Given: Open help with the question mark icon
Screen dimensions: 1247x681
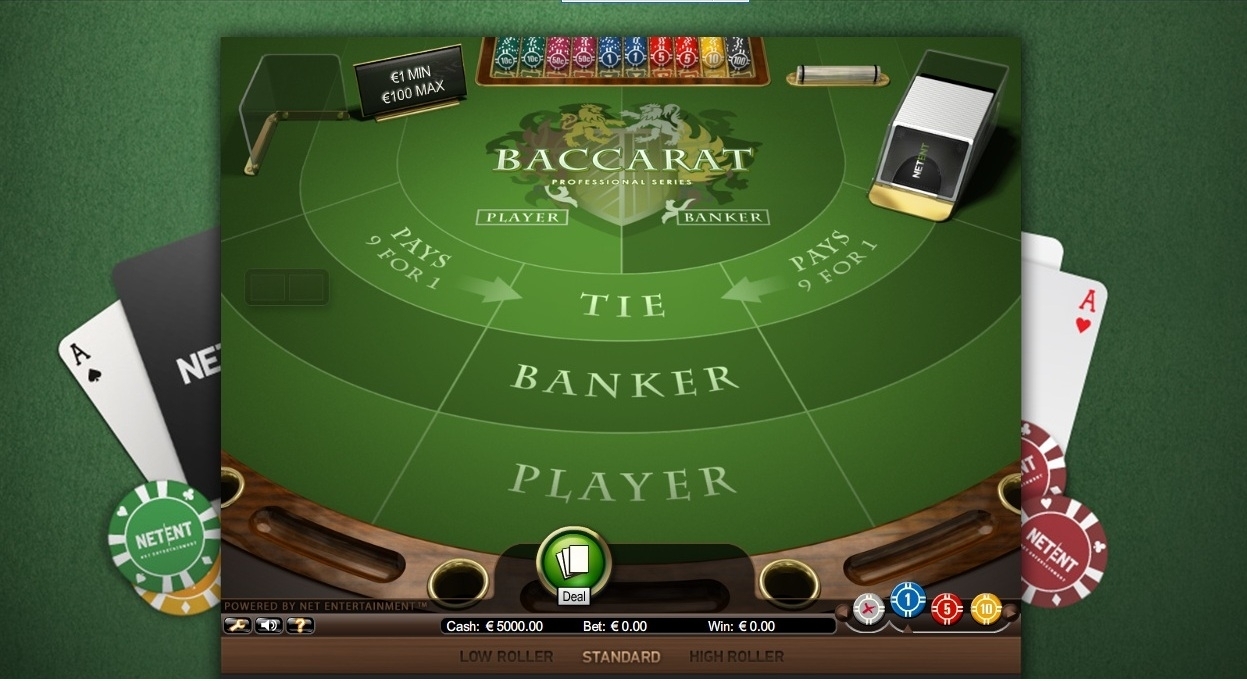Looking at the screenshot, I should (300, 625).
